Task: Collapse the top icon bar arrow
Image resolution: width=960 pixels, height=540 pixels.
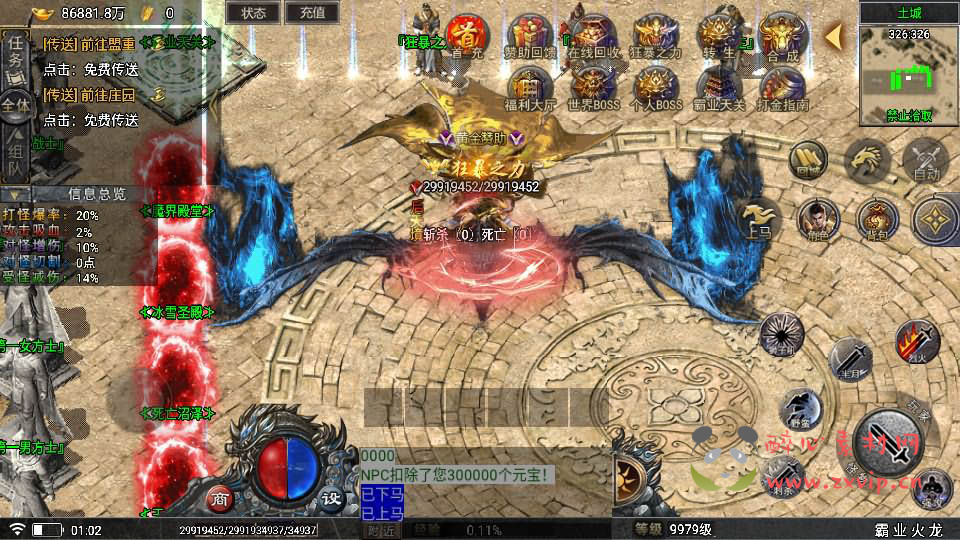Action: click(834, 37)
